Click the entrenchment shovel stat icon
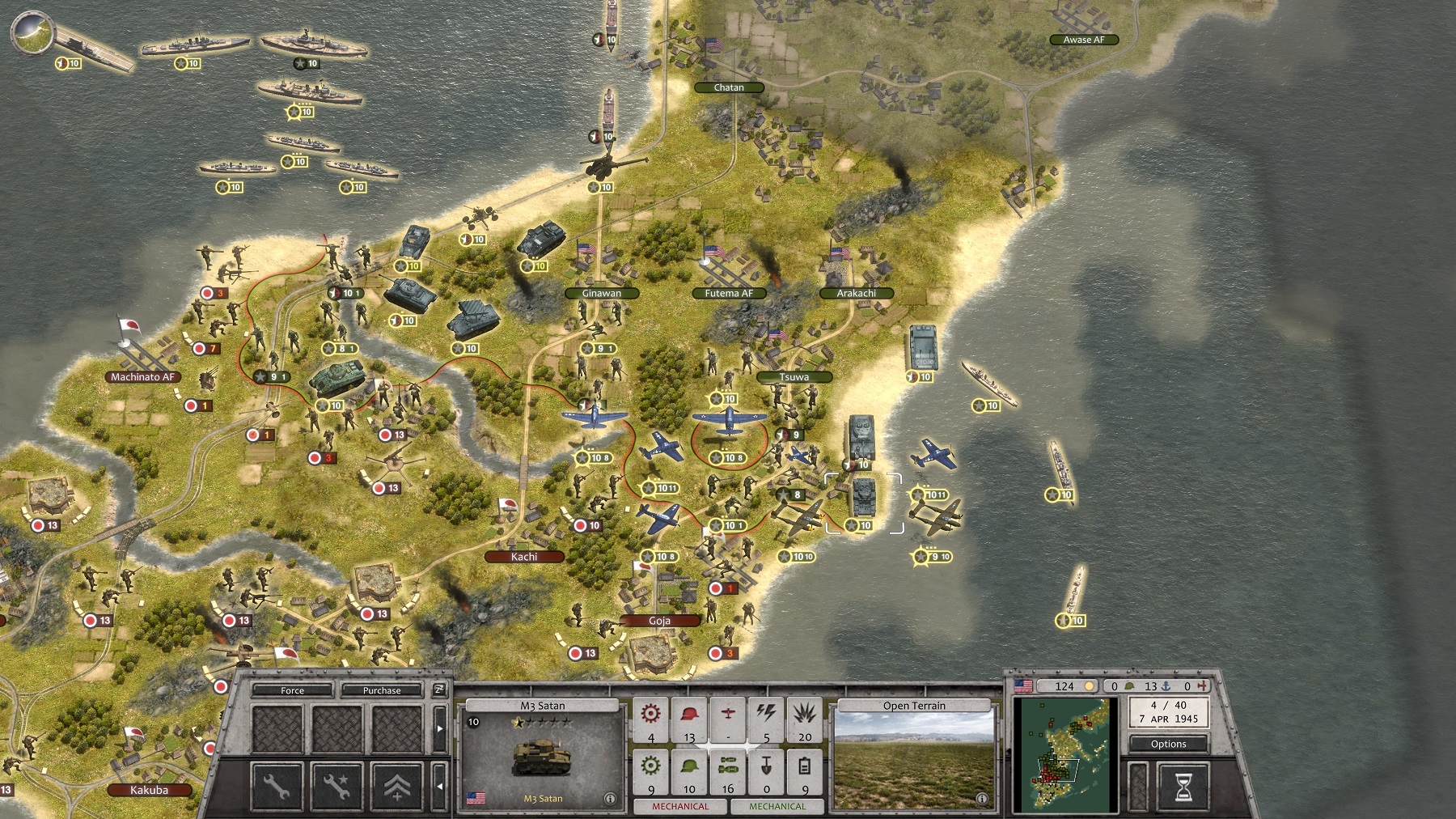The image size is (1456, 819). 766,768
